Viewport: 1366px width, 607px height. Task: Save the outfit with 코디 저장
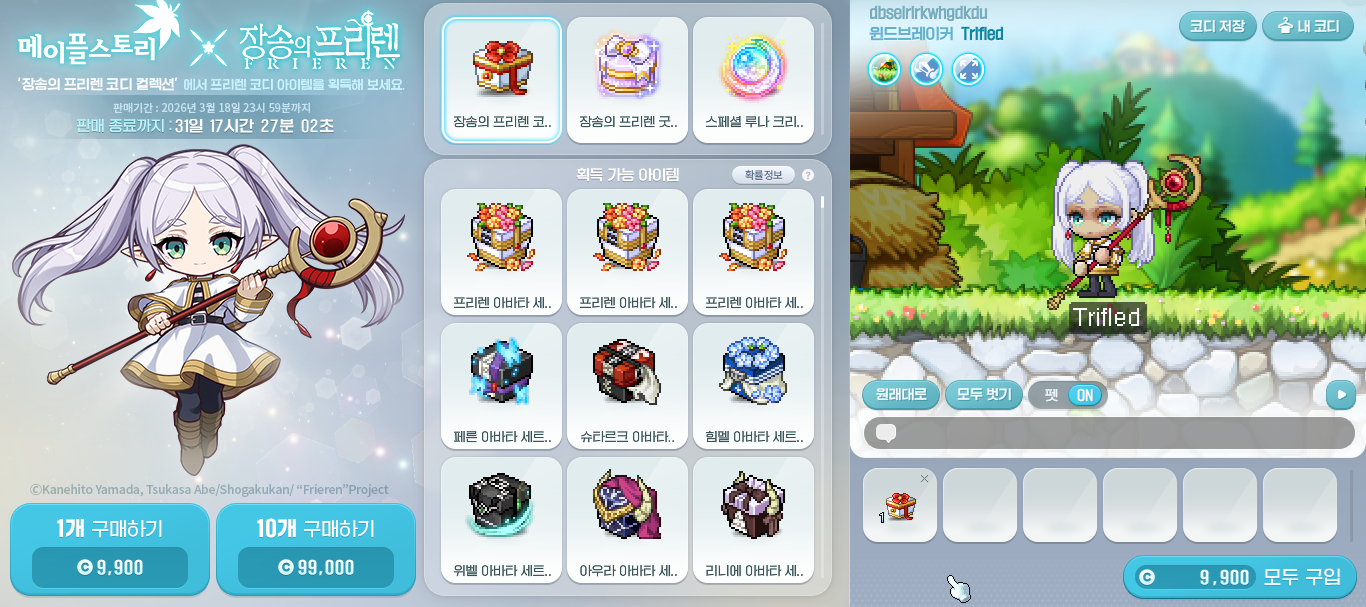(1217, 26)
